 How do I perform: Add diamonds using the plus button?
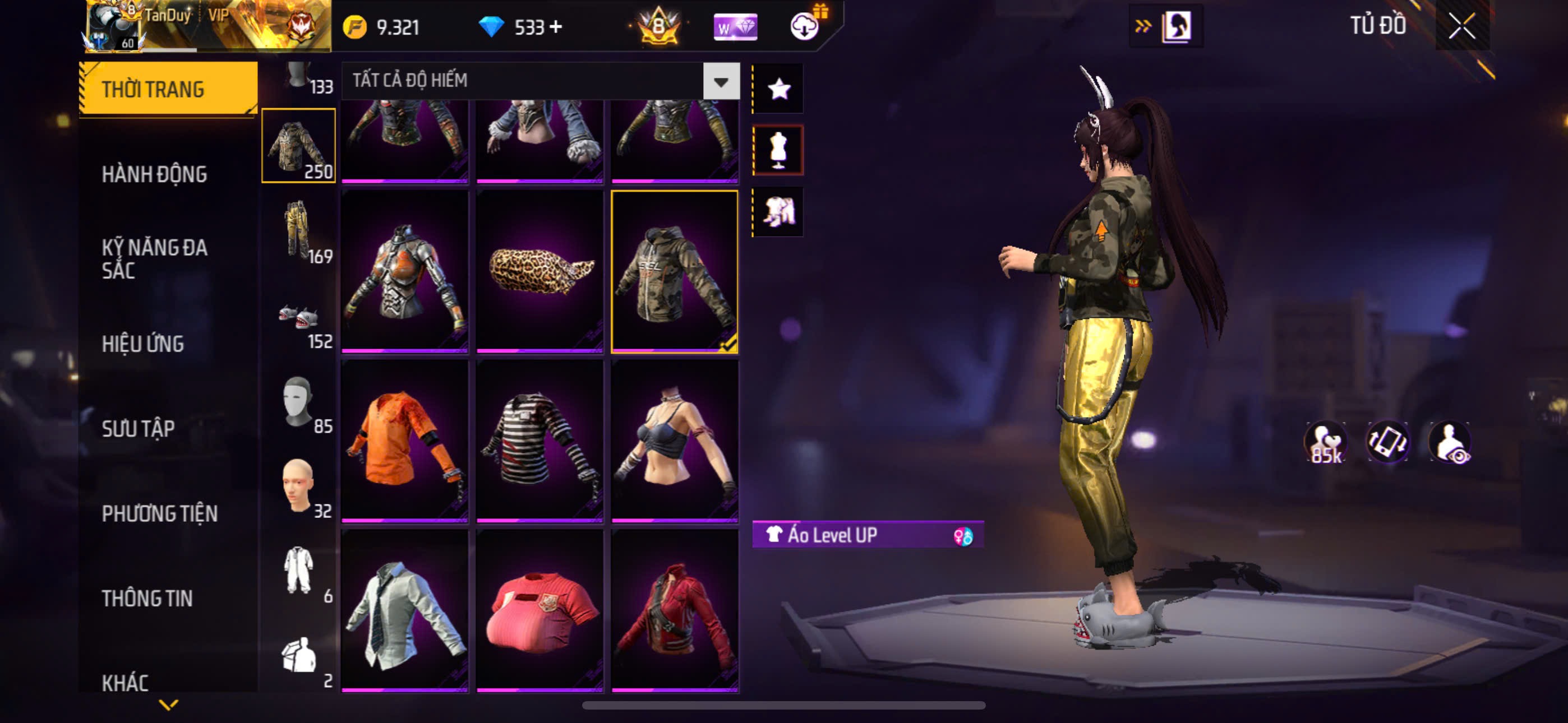(555, 27)
